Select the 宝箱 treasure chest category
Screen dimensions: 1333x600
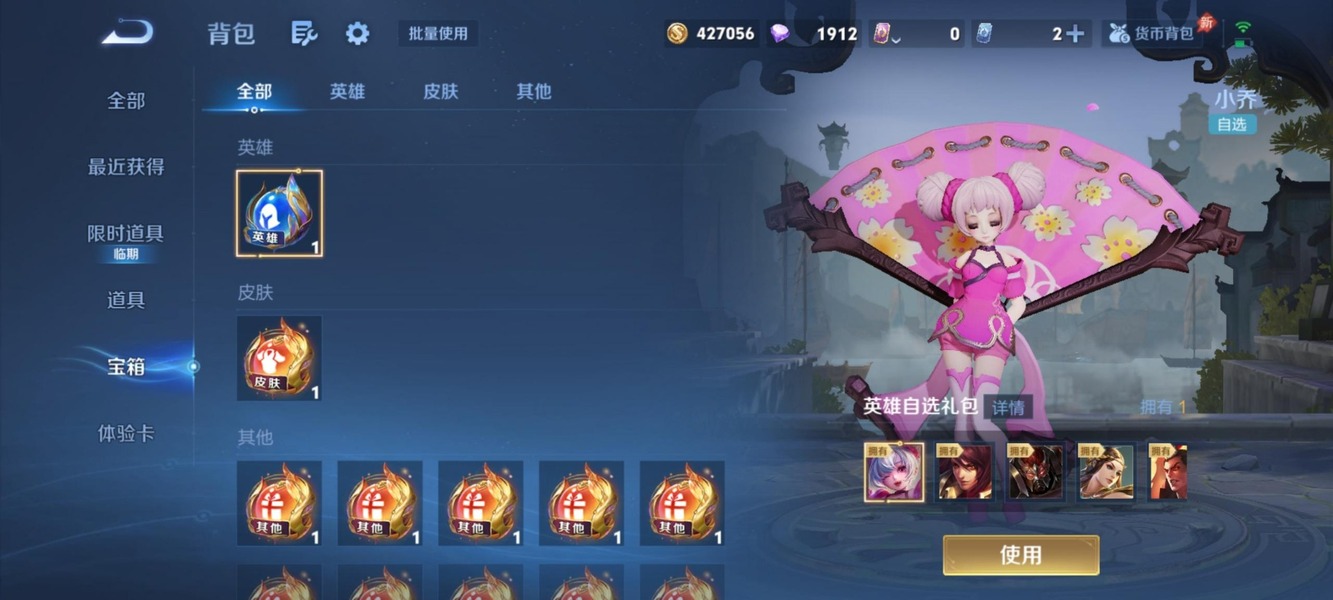[126, 367]
